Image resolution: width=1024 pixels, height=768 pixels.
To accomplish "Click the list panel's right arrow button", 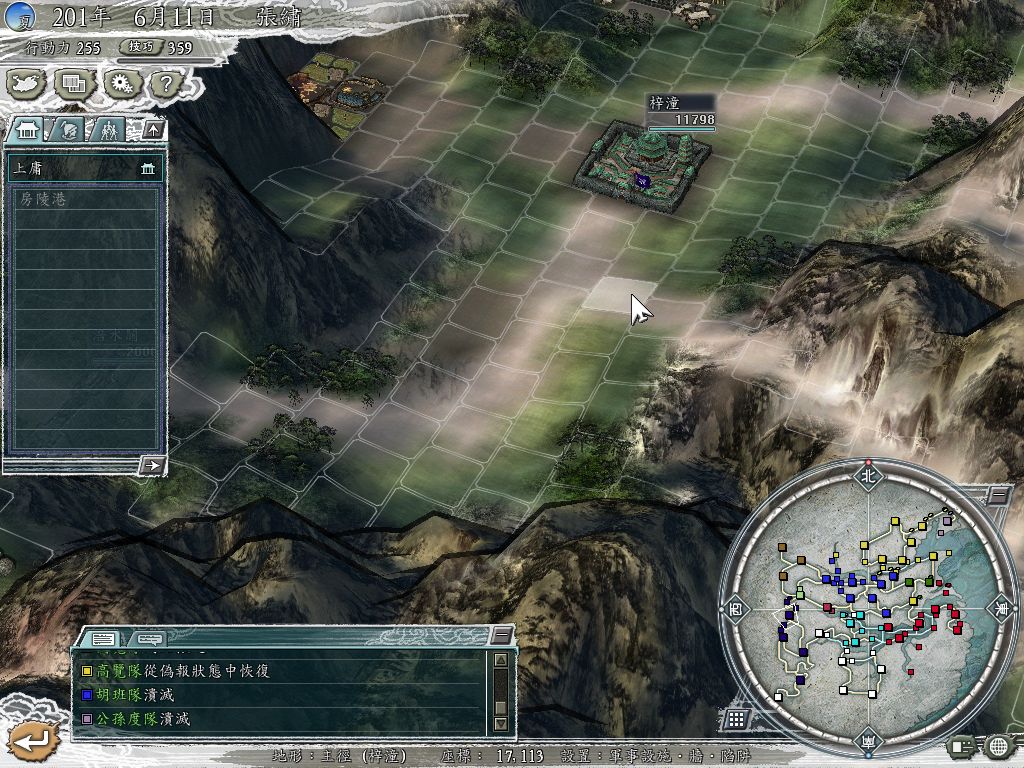I will (152, 465).
